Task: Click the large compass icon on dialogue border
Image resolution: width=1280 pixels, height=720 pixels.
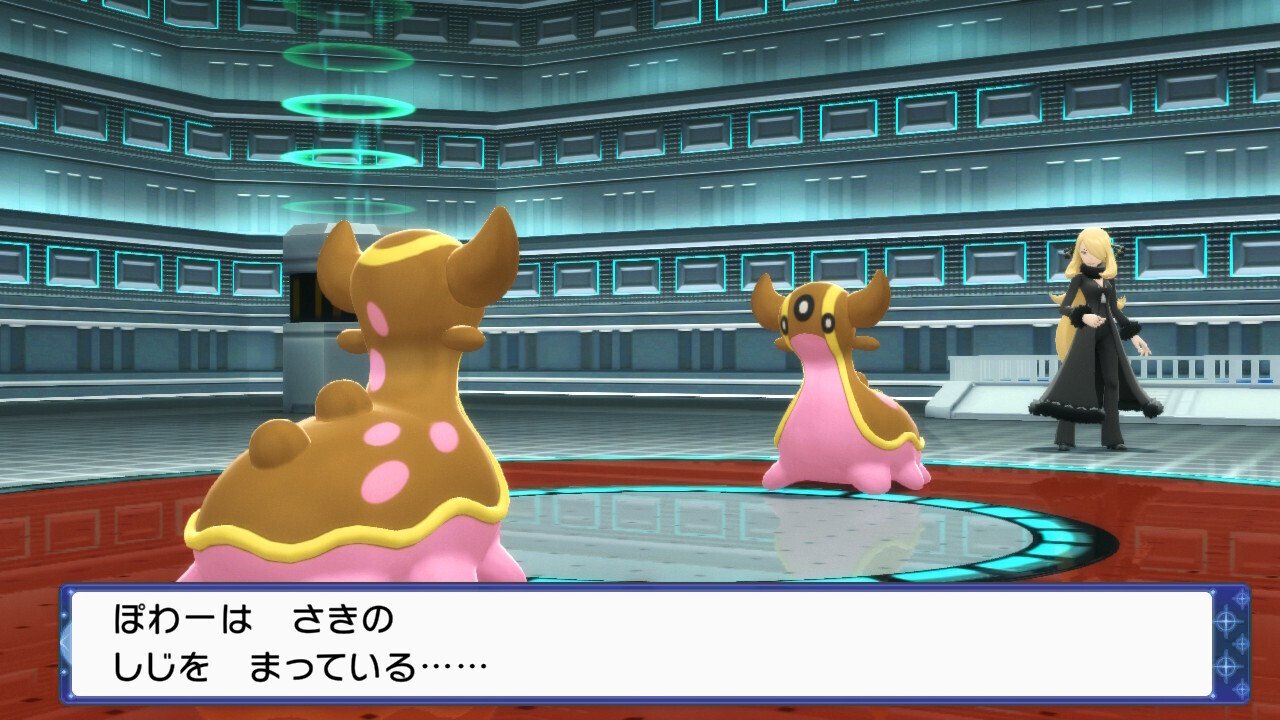Action: 1226,620
